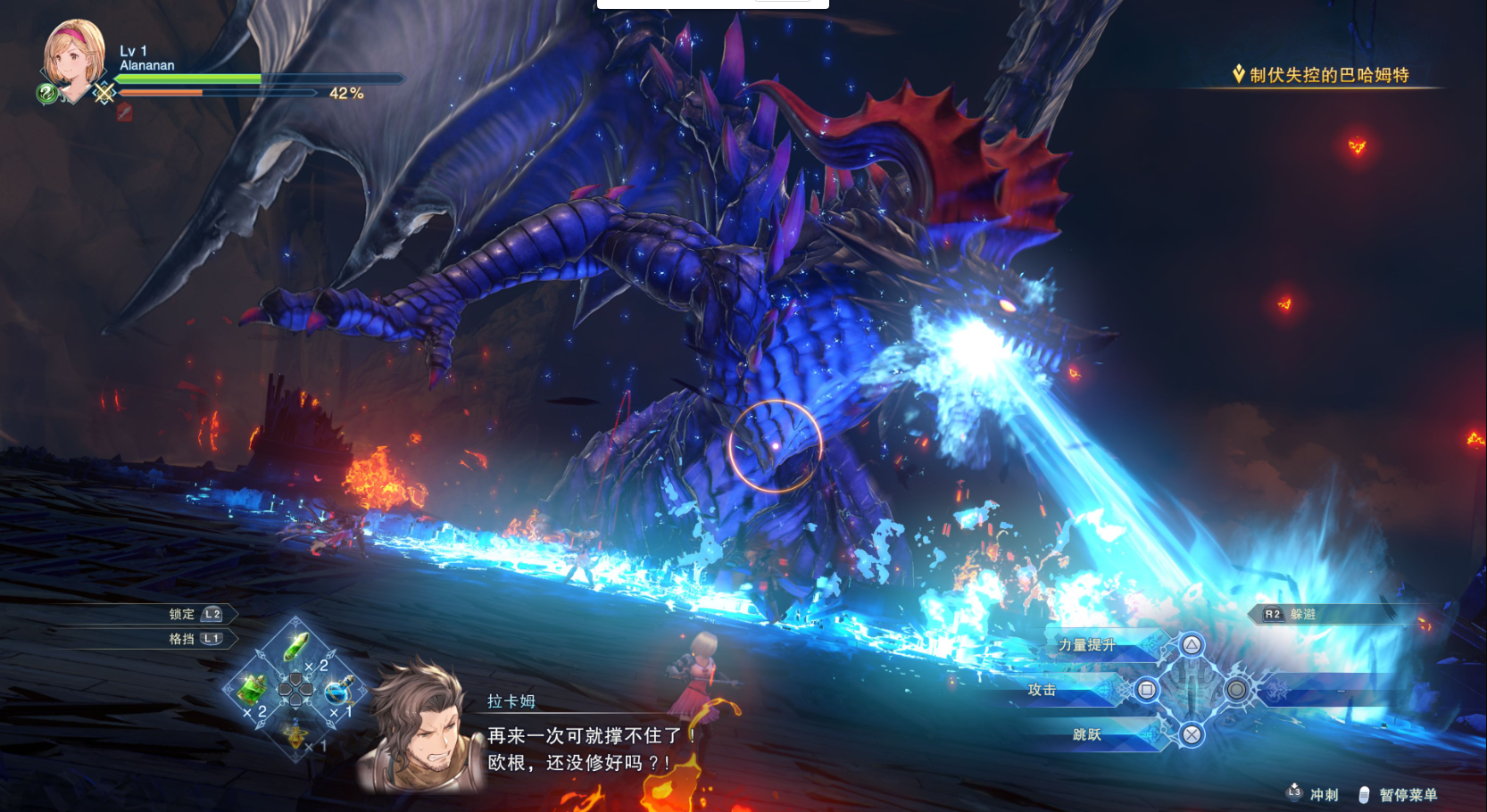Use the green crystal vial item

click(x=296, y=645)
